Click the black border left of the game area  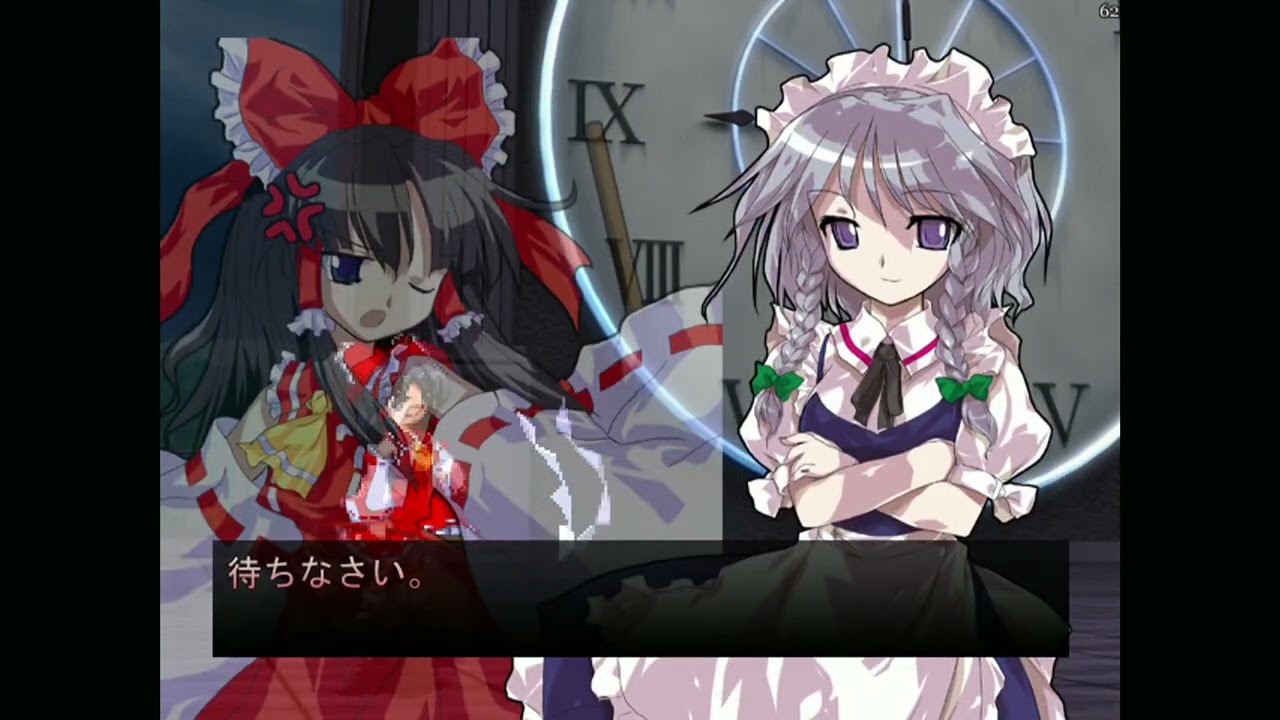coord(80,360)
